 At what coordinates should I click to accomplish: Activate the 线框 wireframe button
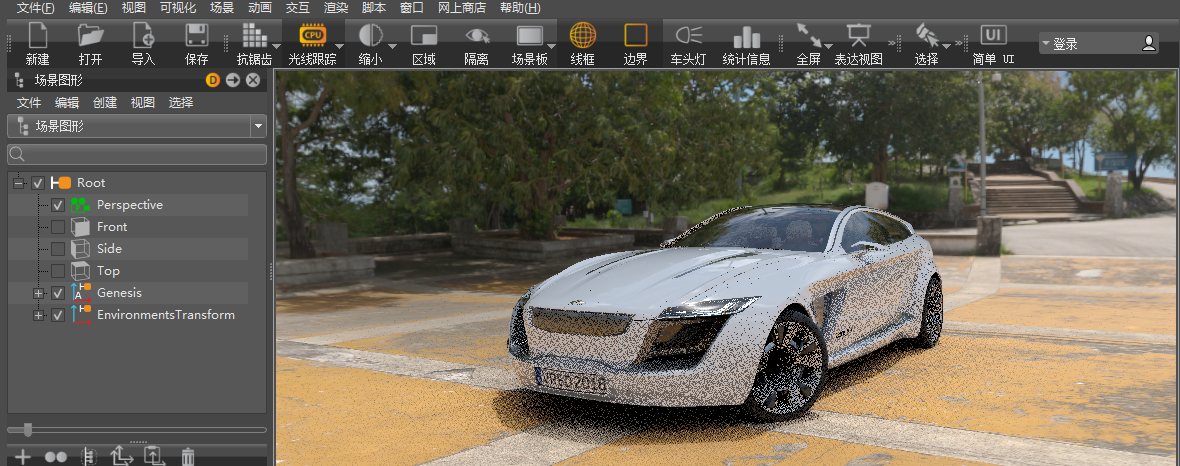click(x=582, y=44)
